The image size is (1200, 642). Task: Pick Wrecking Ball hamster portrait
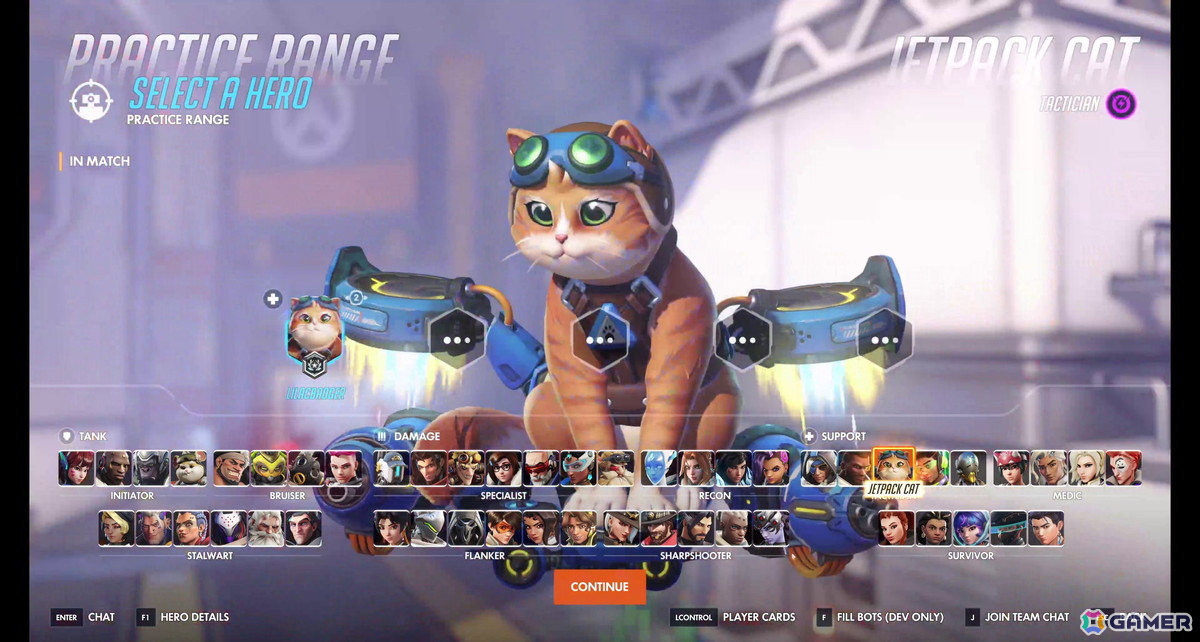tap(189, 468)
